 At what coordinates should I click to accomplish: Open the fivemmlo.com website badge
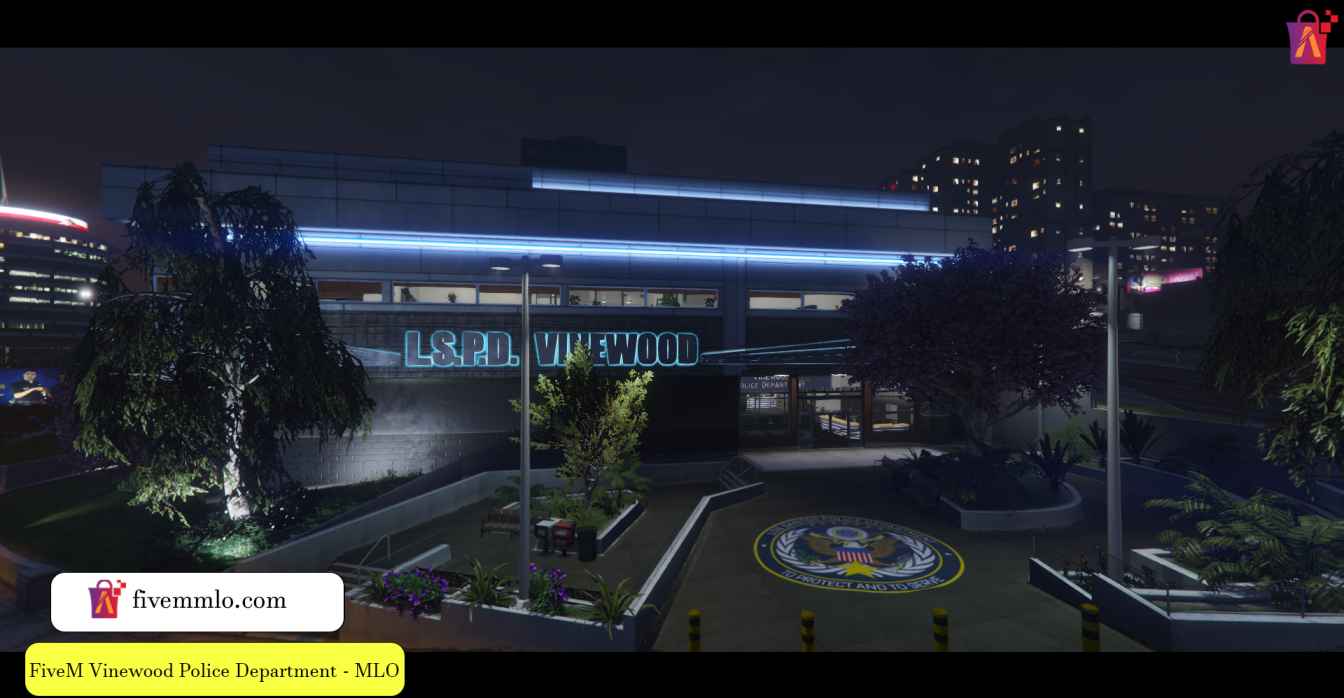[197, 601]
